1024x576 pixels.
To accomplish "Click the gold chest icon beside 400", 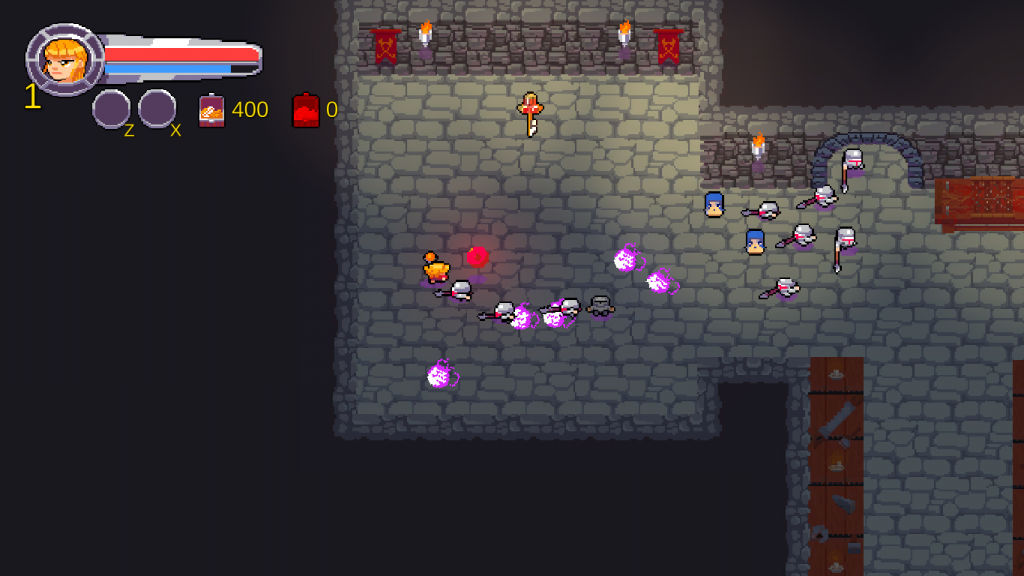I will (x=211, y=110).
